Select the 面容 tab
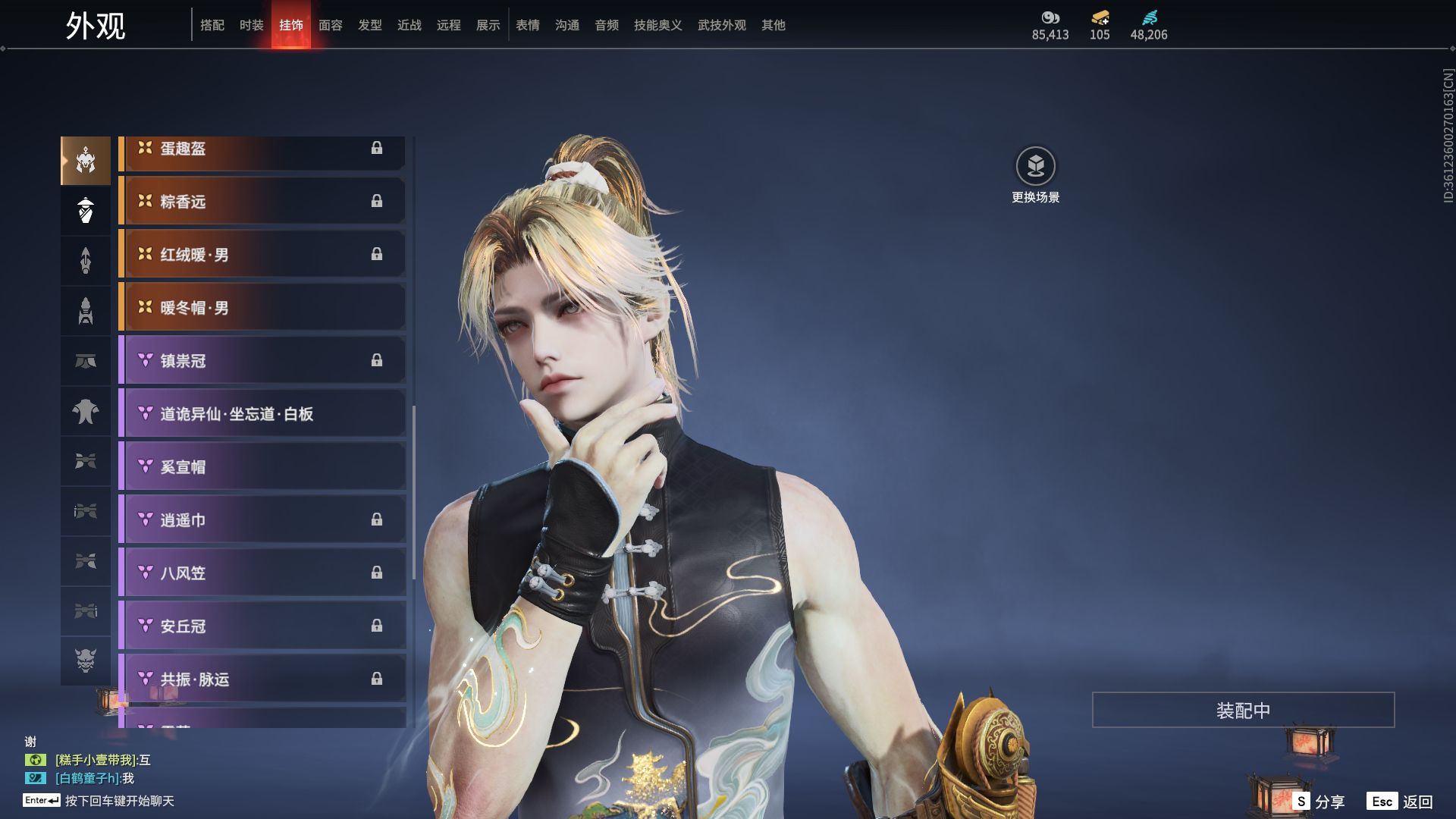Viewport: 1456px width, 819px height. pyautogui.click(x=330, y=25)
